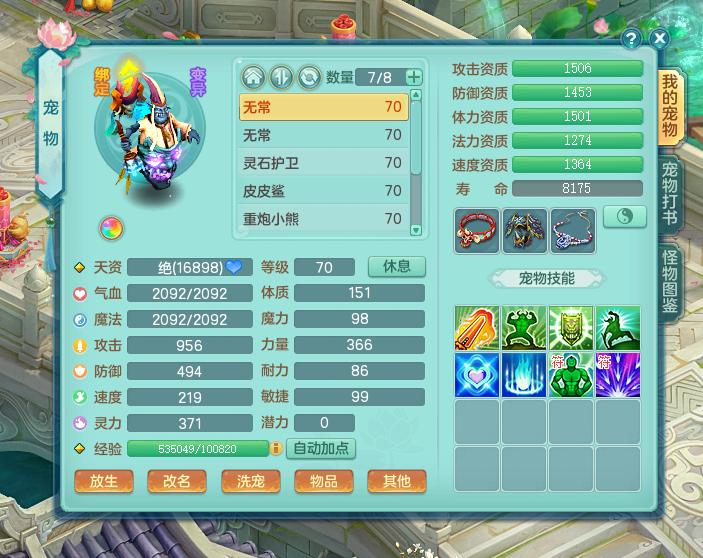Open the 洗宠 pet reset button
The width and height of the screenshot is (703, 558).
pyautogui.click(x=250, y=481)
